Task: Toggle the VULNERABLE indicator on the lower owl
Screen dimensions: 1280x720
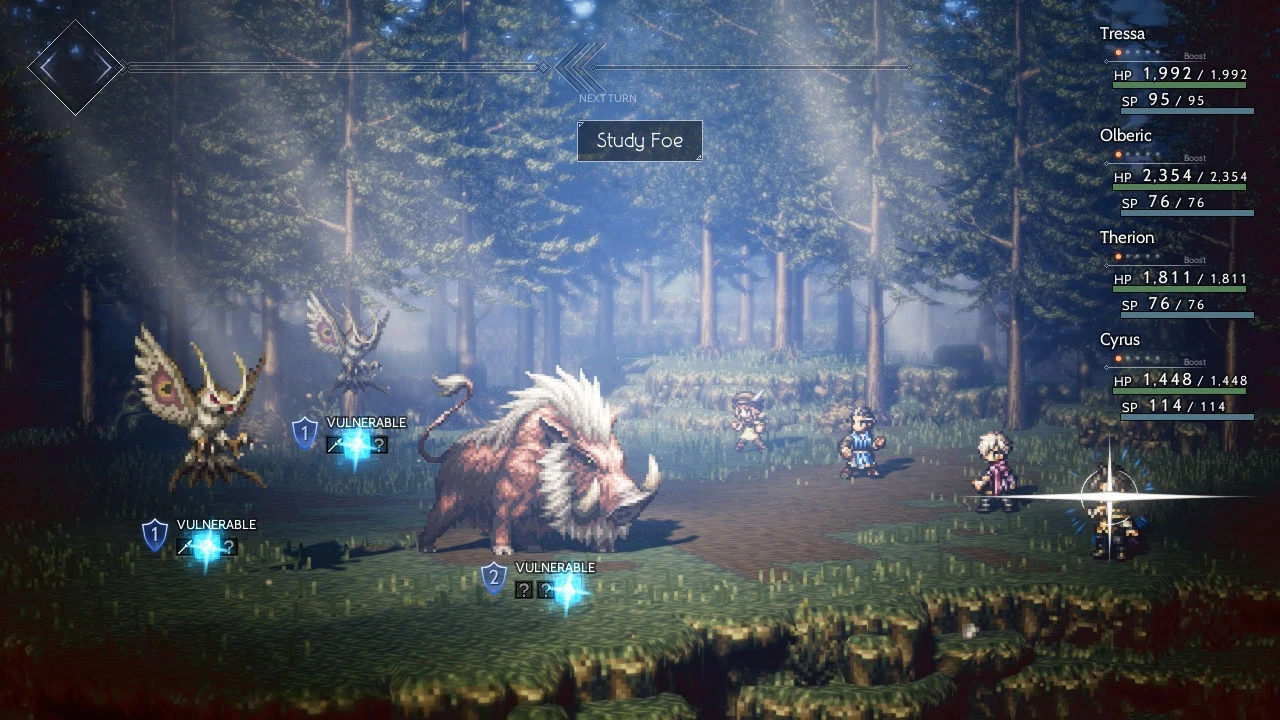Action: click(216, 524)
